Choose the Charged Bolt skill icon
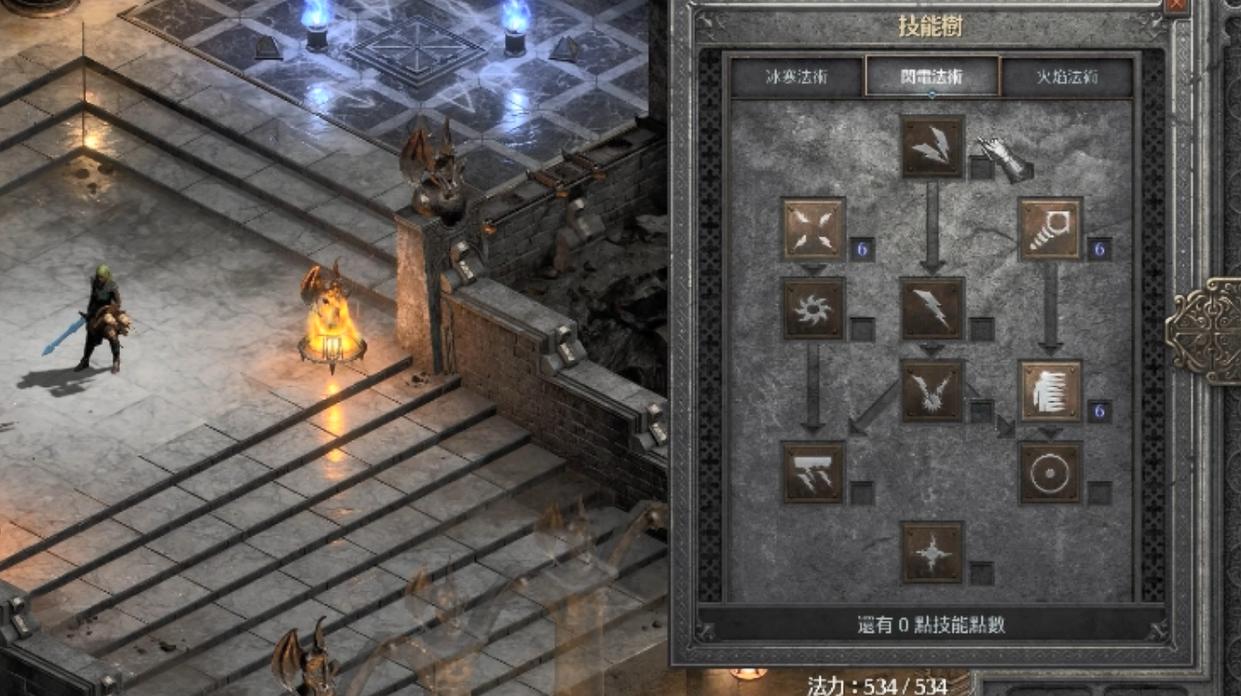This screenshot has width=1241, height=696. [933, 146]
